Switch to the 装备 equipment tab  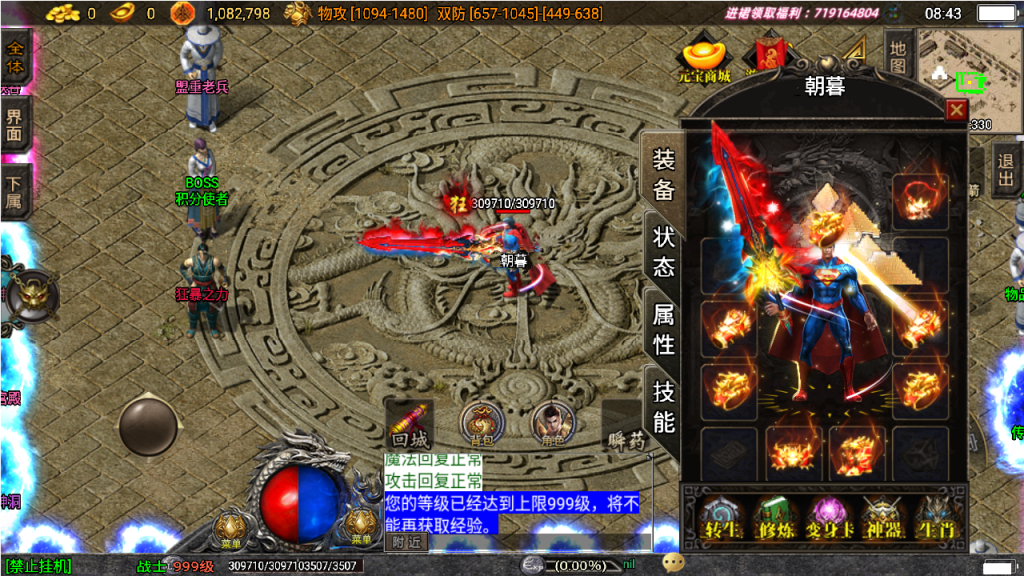(x=664, y=175)
